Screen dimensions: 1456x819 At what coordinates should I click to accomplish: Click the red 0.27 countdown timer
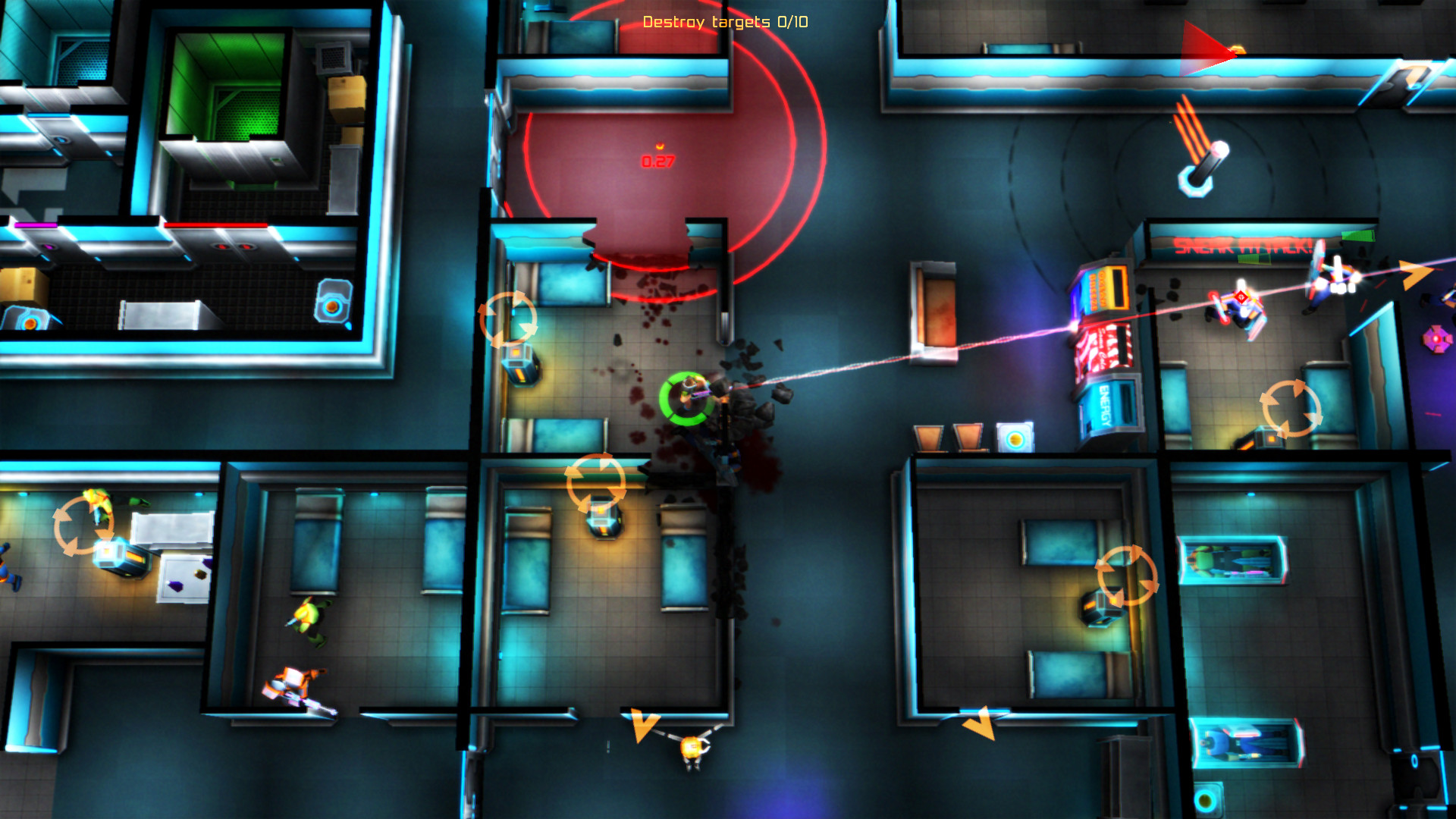(657, 162)
